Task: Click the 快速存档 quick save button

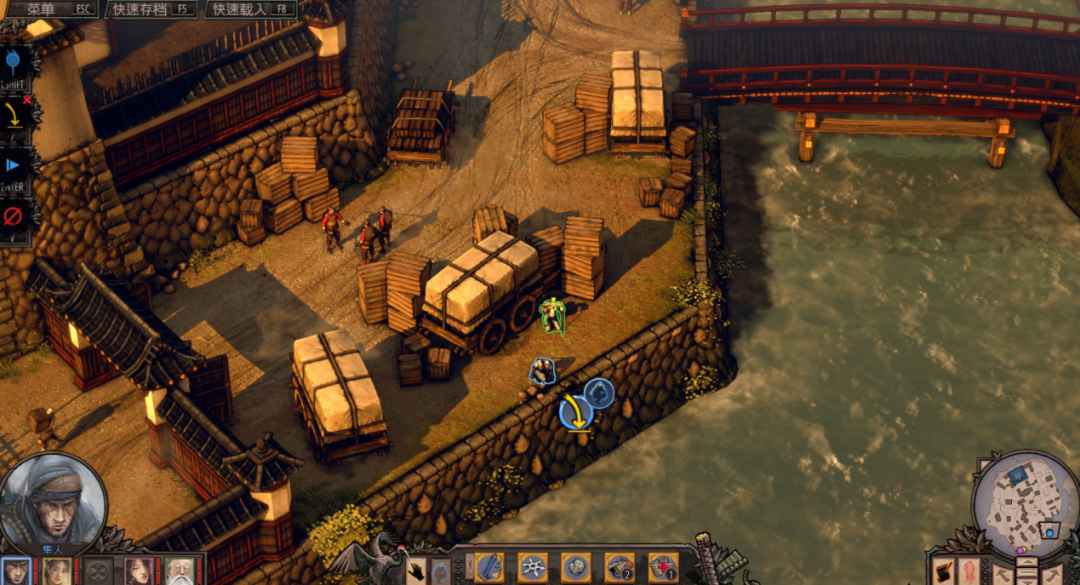Action: click(x=154, y=9)
